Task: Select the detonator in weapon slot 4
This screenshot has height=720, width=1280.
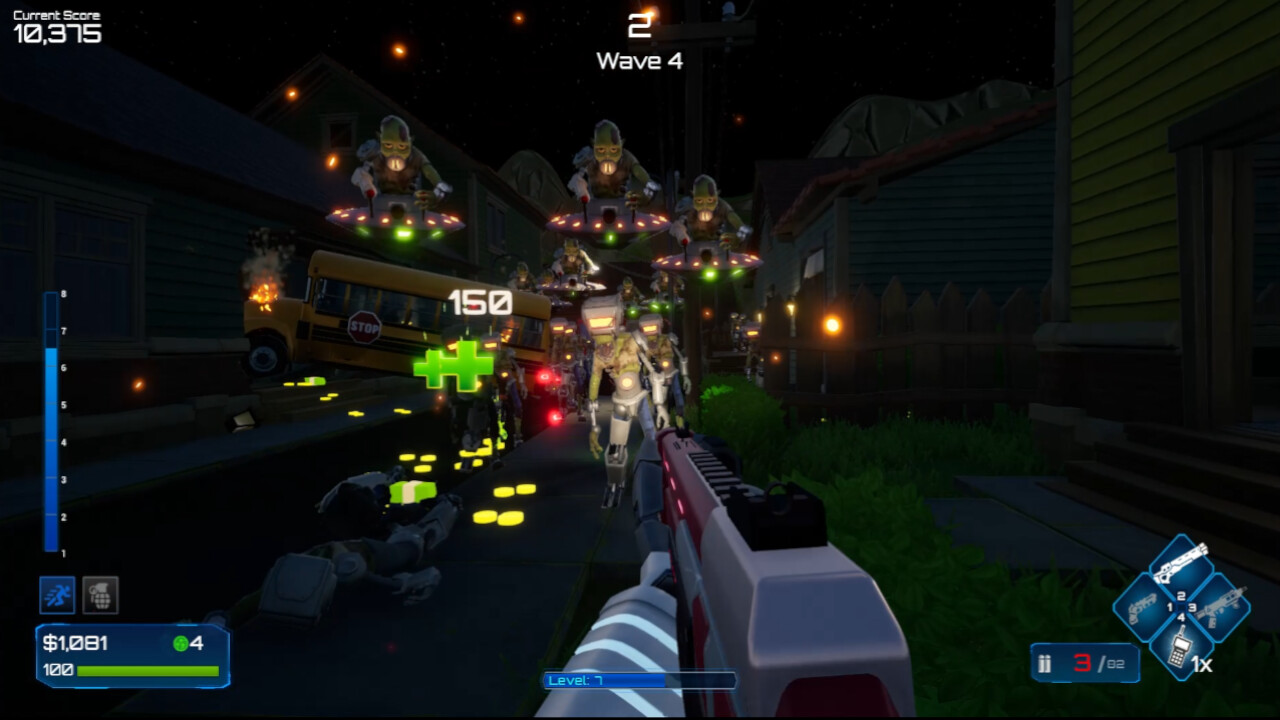Action: (x=1180, y=648)
